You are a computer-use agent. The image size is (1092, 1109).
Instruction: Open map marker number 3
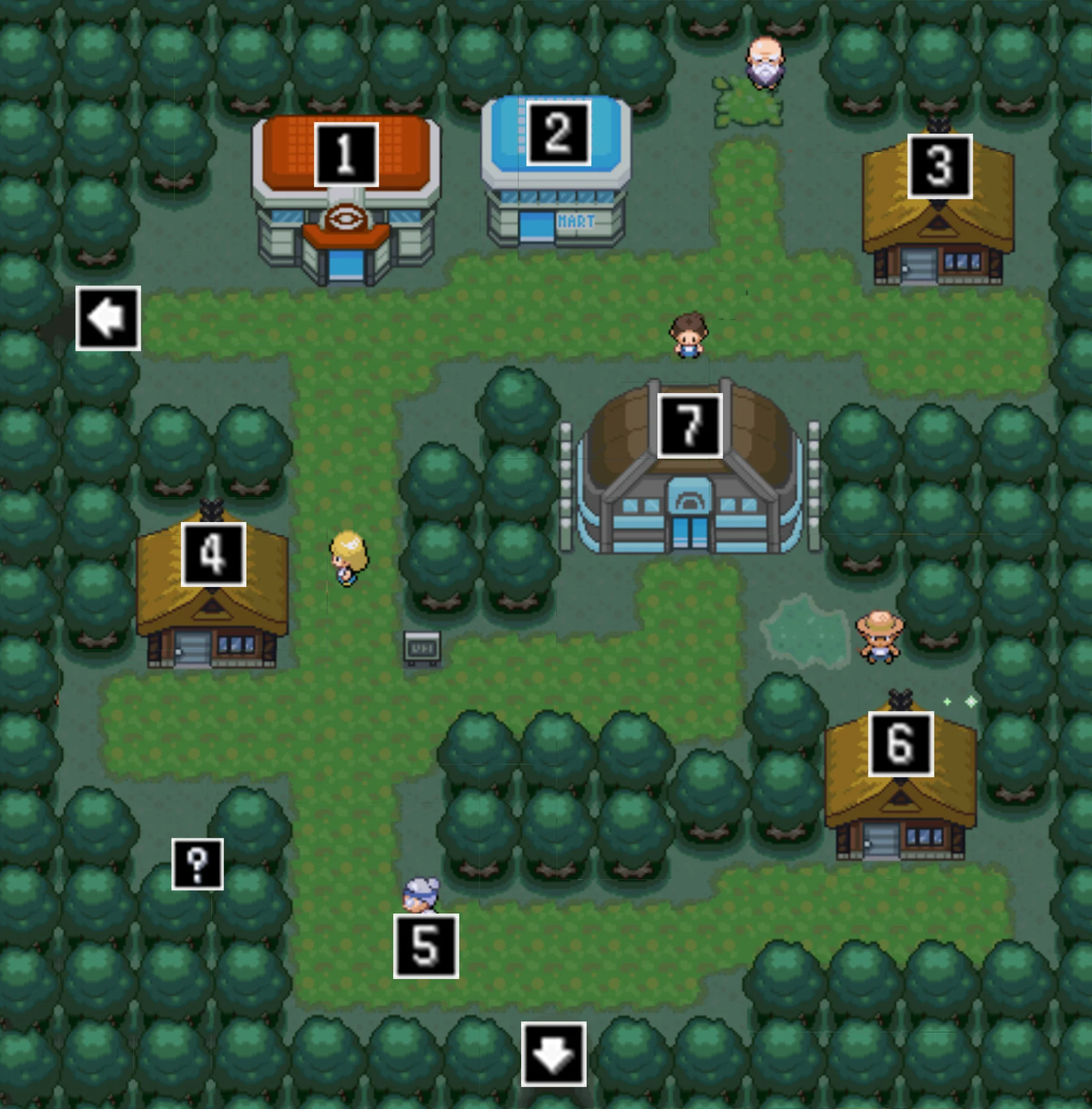[939, 166]
